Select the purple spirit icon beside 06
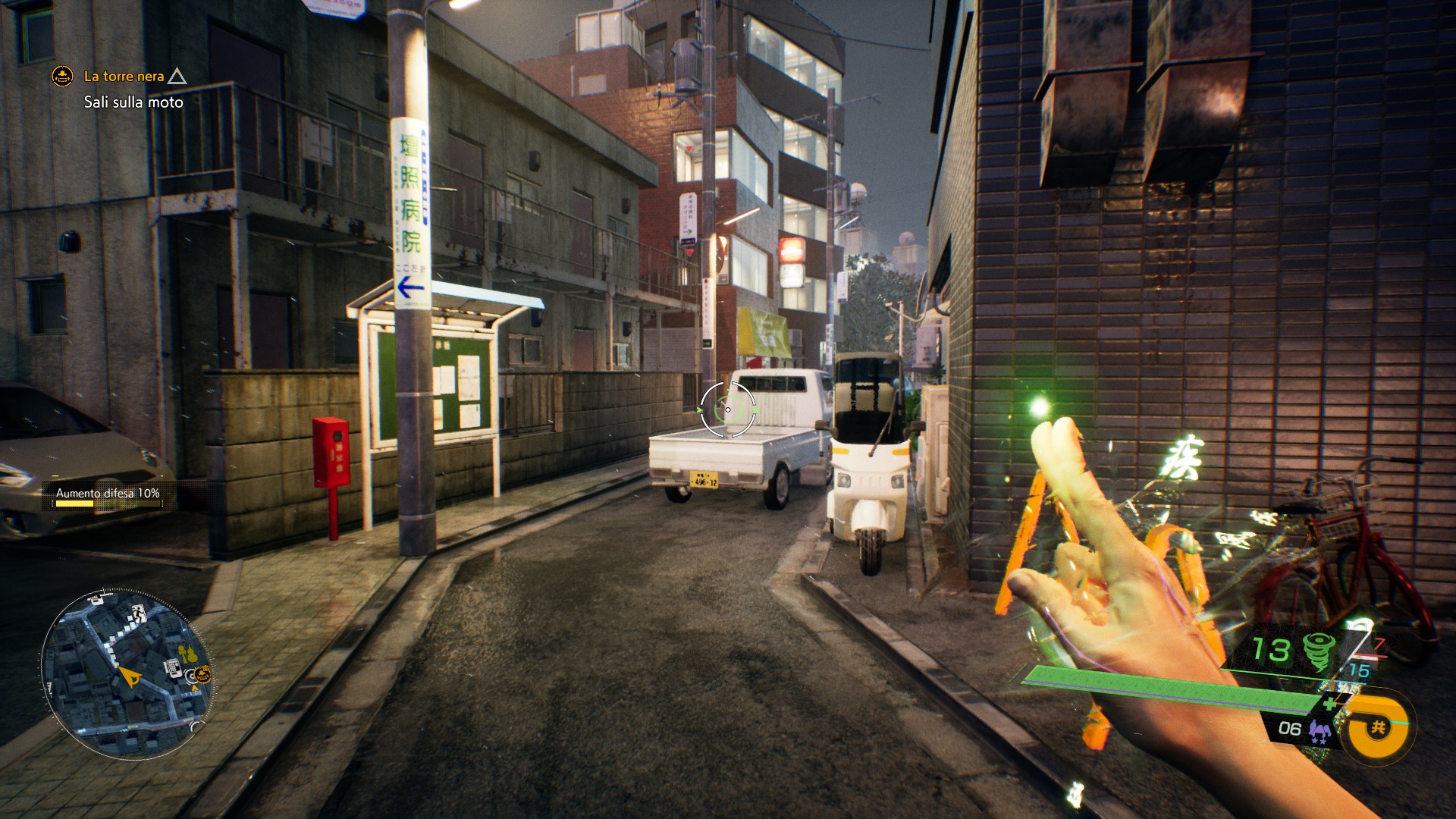 tap(1320, 731)
